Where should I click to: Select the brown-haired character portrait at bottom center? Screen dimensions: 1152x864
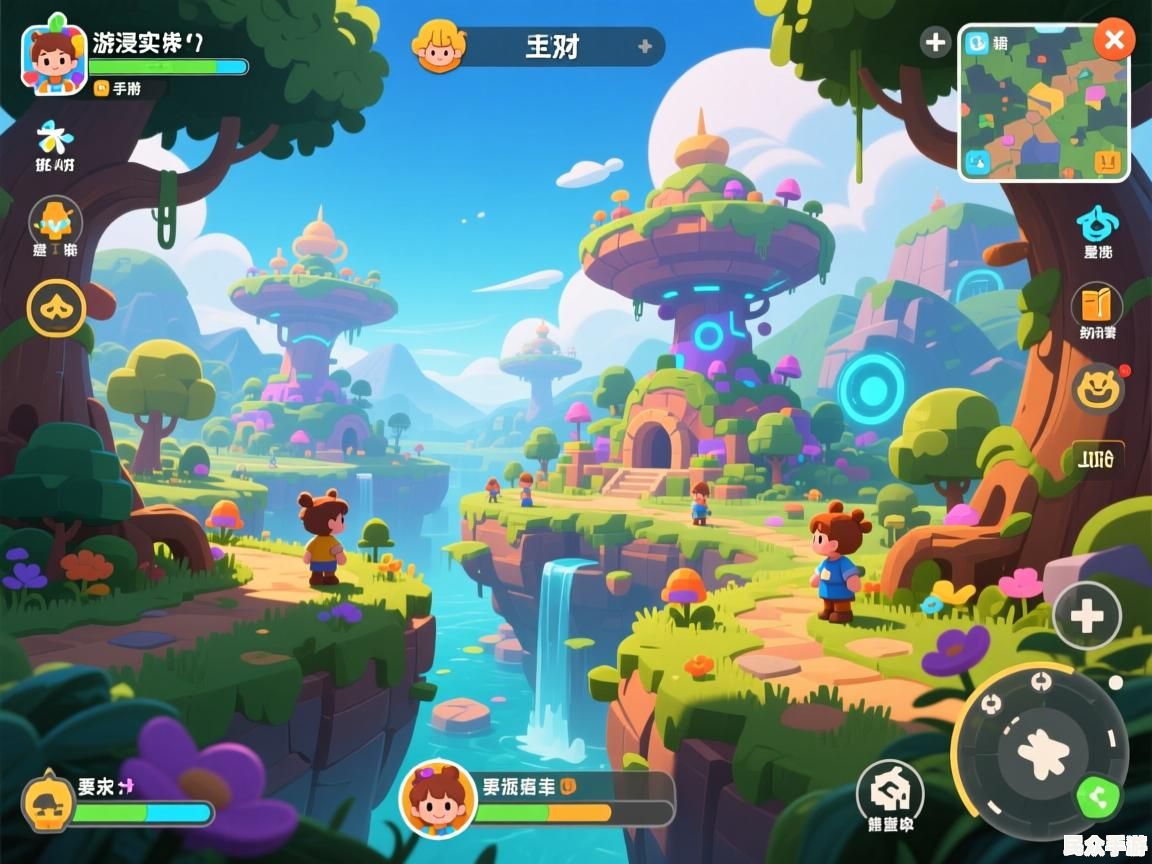coord(437,798)
